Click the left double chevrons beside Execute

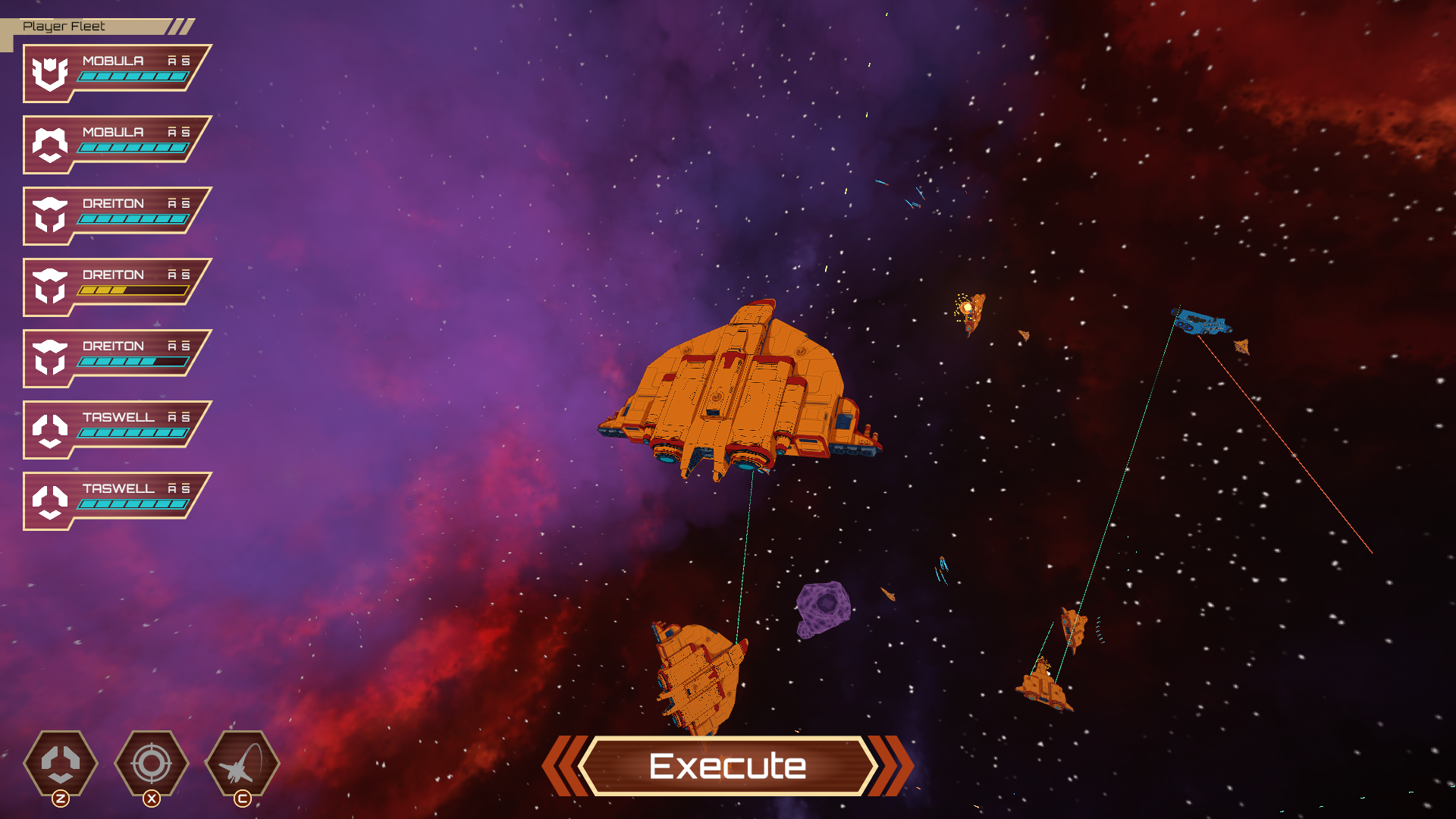(567, 767)
